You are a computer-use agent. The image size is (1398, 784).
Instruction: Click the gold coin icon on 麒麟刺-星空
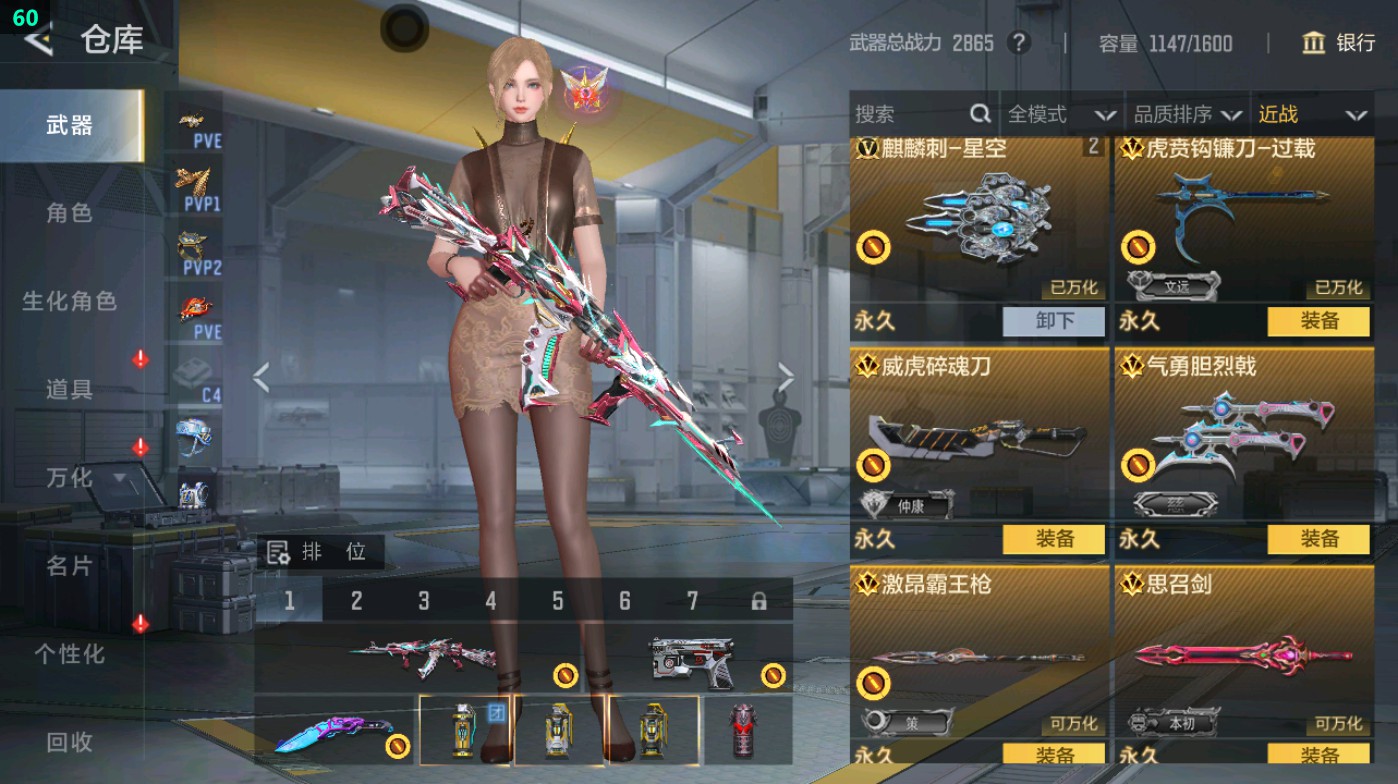coord(873,245)
